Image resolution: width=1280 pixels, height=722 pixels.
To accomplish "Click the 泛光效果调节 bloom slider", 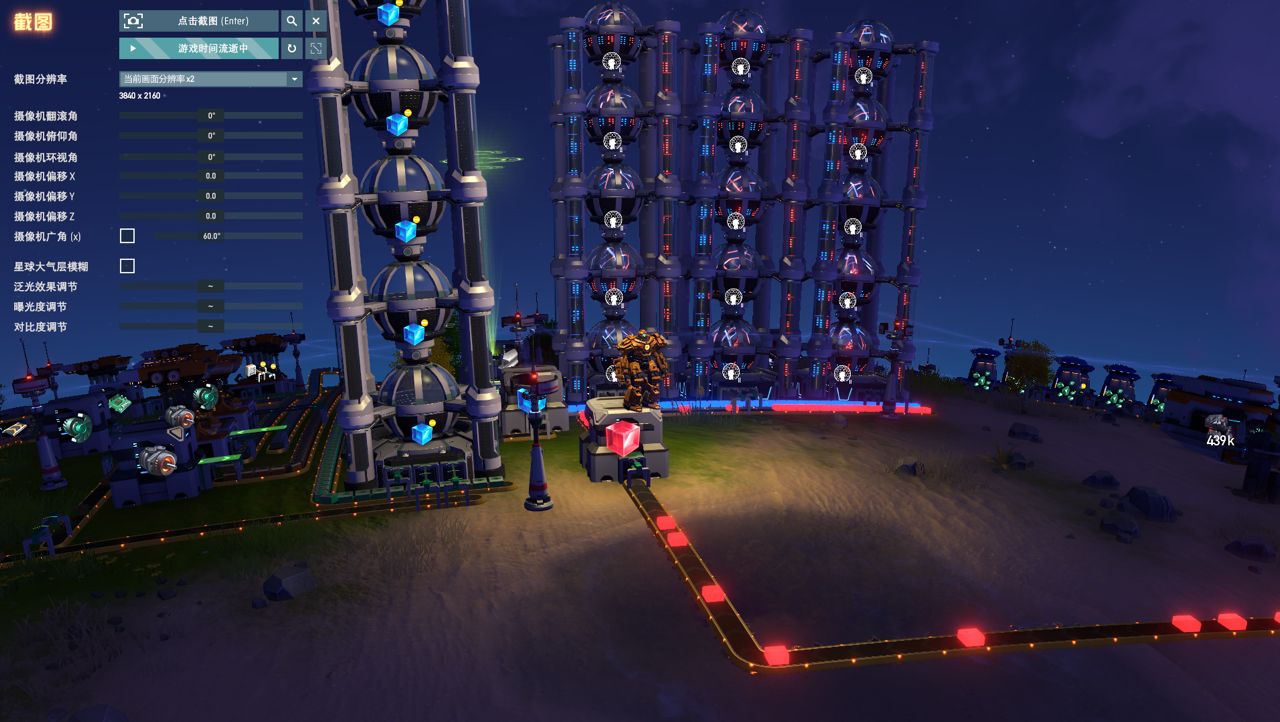I will 211,286.
